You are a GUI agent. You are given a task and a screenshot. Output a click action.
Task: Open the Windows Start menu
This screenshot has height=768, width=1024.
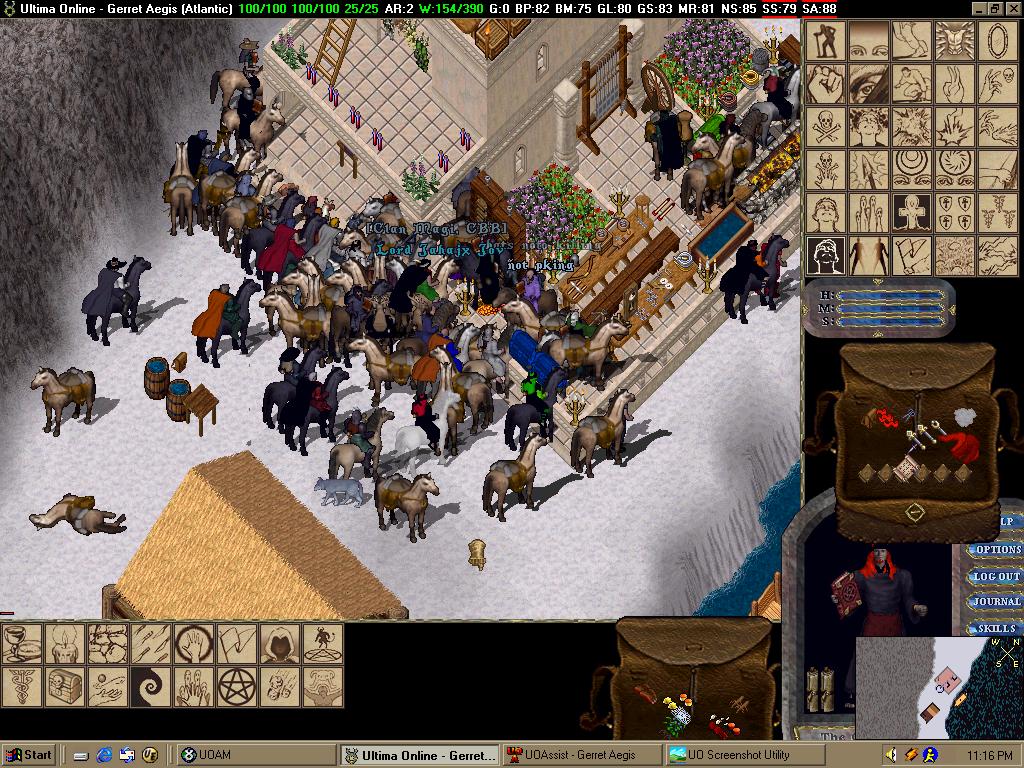(x=30, y=755)
